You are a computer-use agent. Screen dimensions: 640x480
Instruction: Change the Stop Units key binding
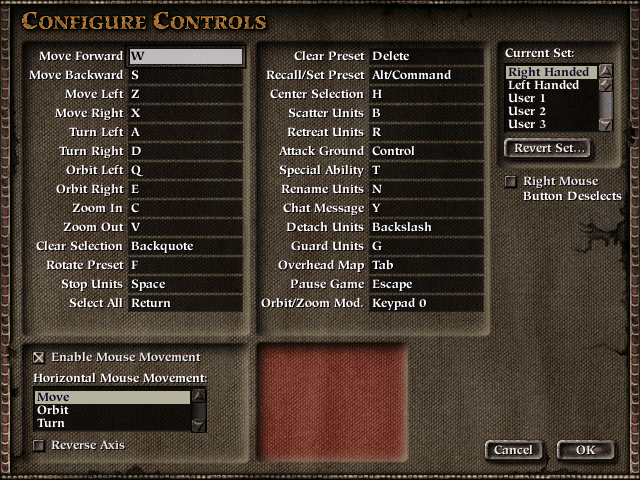coord(186,284)
